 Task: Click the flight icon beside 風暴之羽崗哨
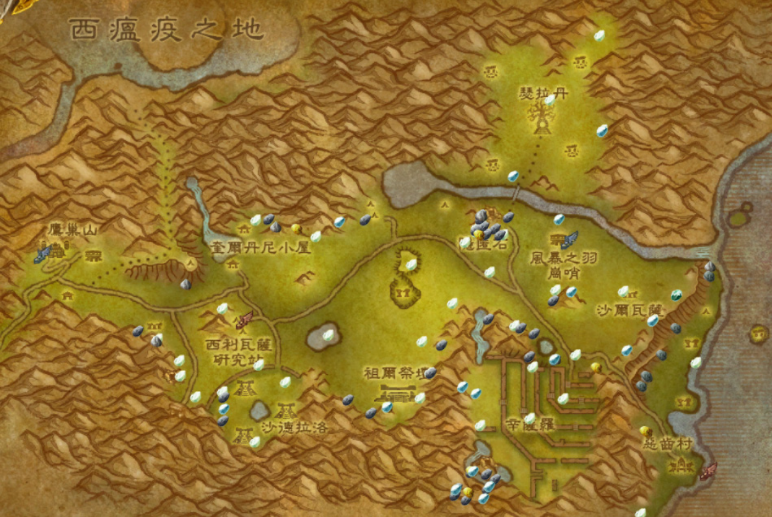[568, 240]
